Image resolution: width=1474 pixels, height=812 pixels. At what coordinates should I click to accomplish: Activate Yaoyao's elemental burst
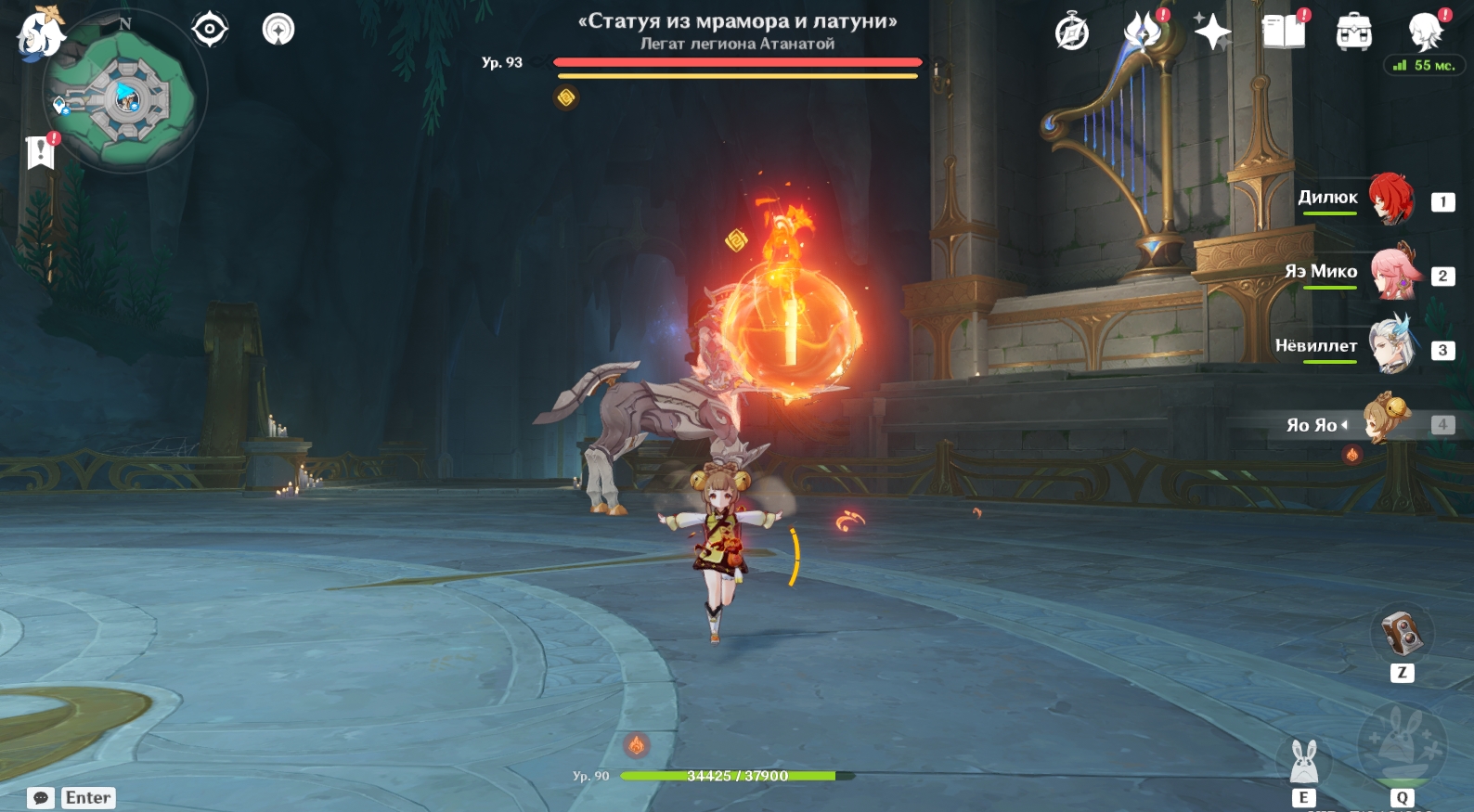(1402, 745)
